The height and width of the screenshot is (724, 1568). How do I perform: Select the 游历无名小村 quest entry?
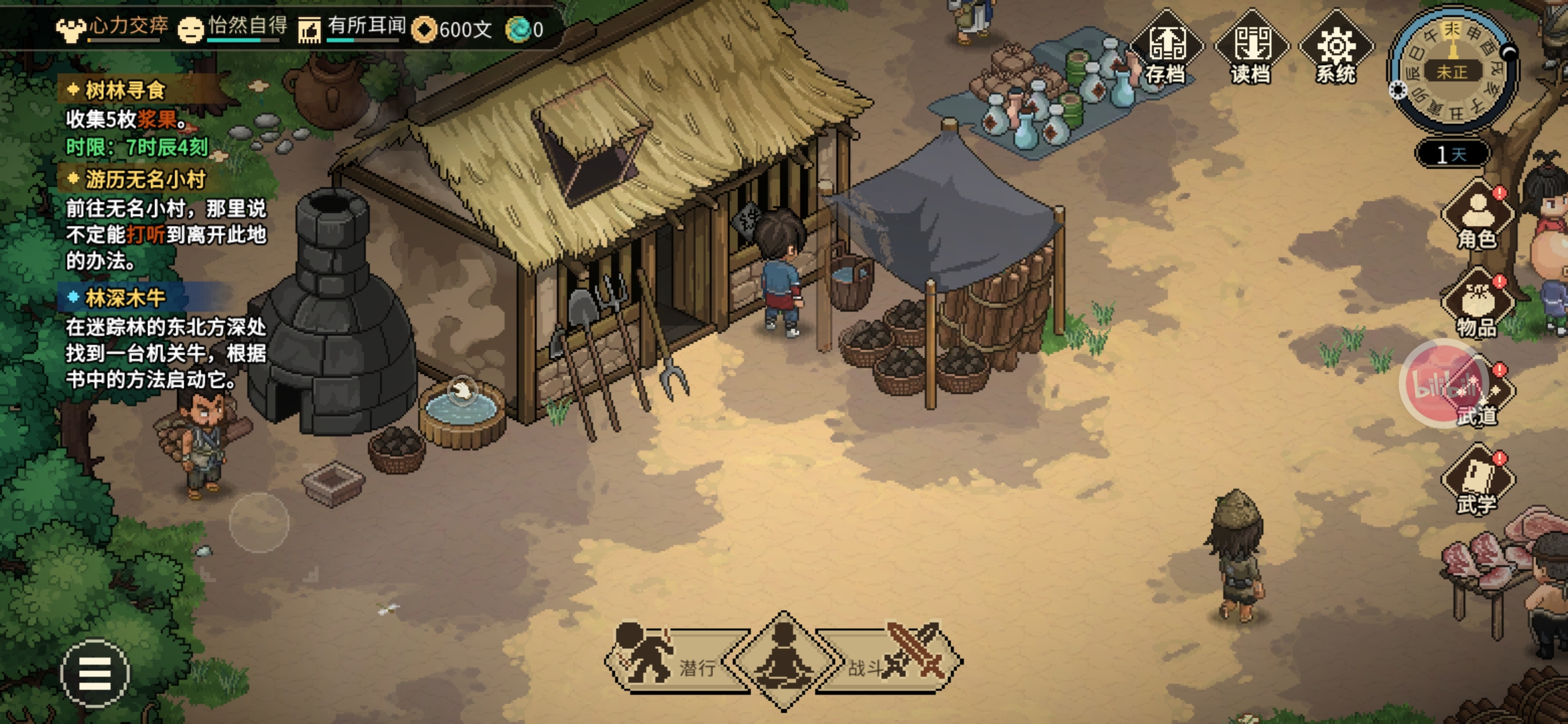(145, 180)
